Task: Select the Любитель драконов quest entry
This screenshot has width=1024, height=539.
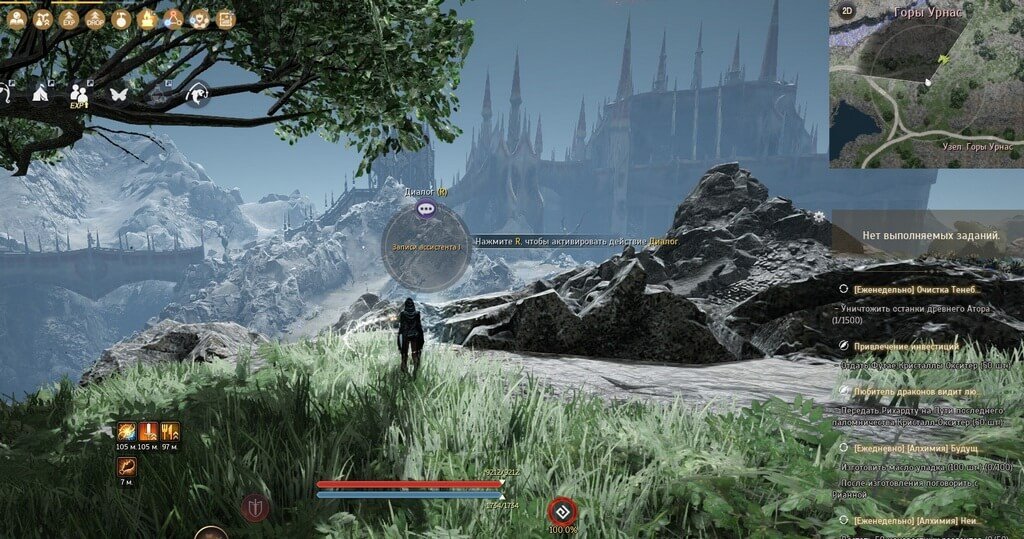Action: [912, 392]
